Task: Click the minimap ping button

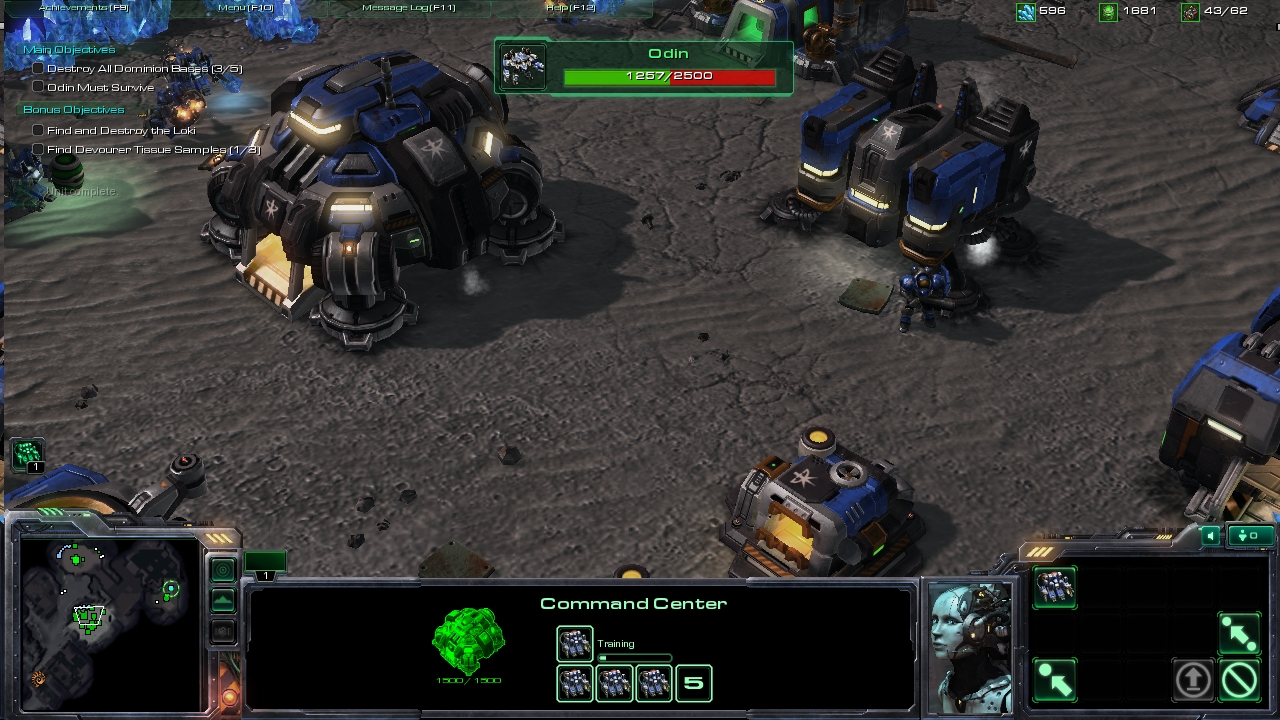Action: coord(223,570)
